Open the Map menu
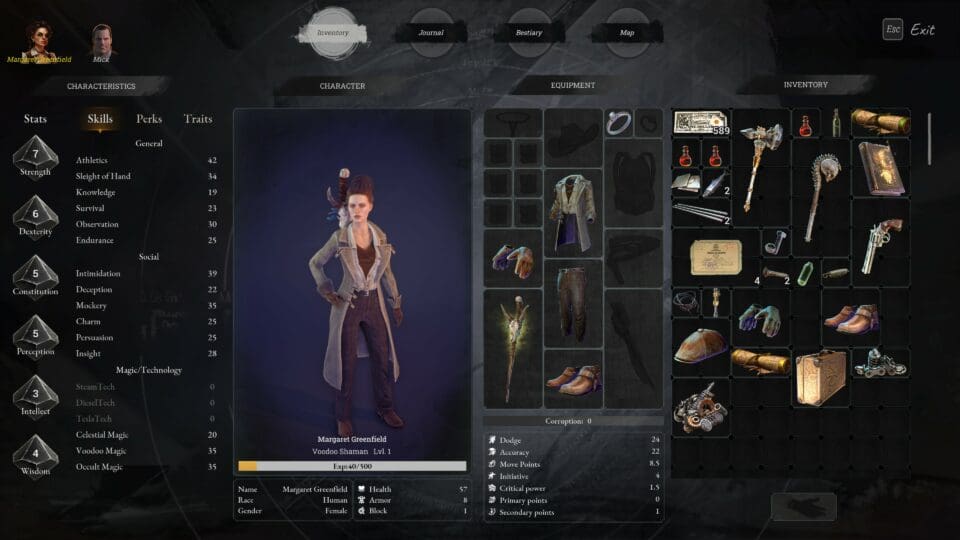 click(x=627, y=32)
